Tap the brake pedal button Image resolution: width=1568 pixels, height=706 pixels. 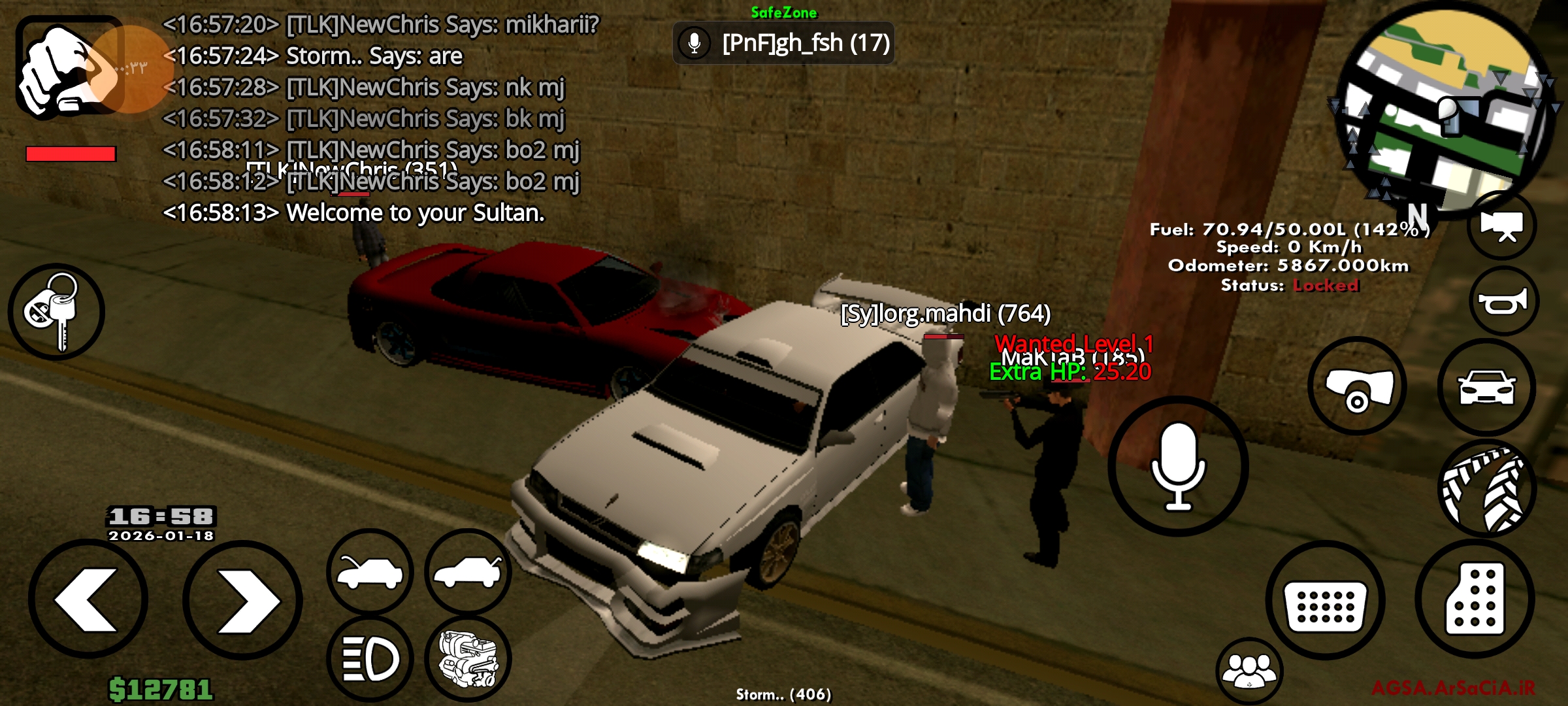(1325, 601)
